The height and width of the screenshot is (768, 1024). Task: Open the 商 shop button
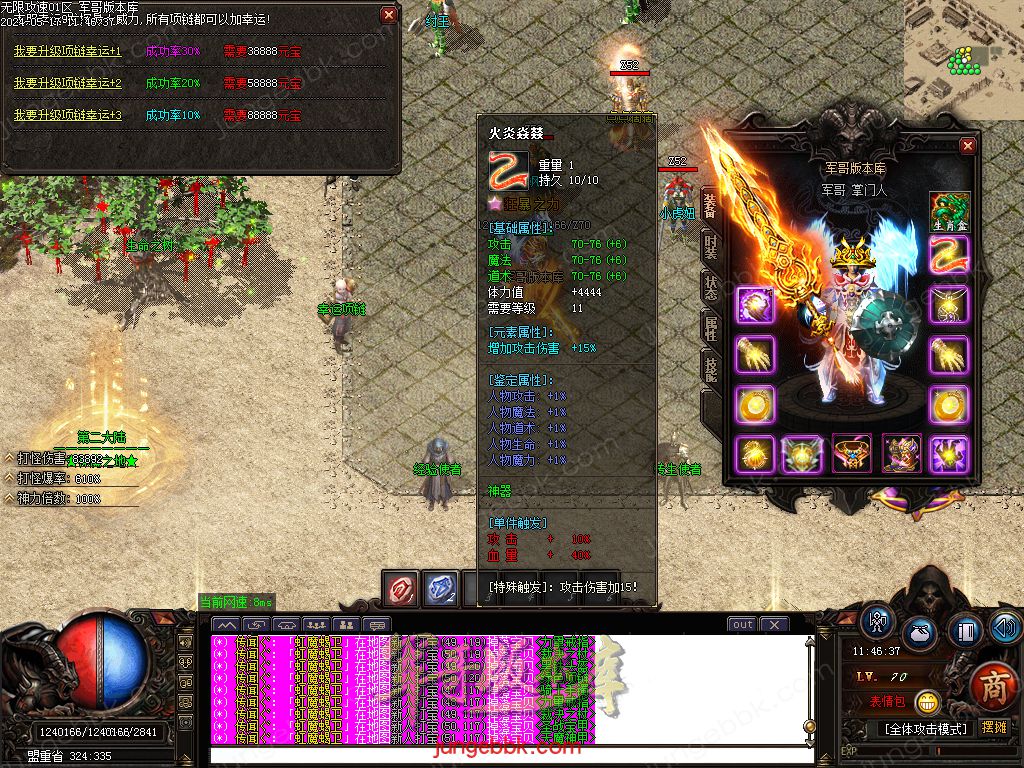point(993,686)
